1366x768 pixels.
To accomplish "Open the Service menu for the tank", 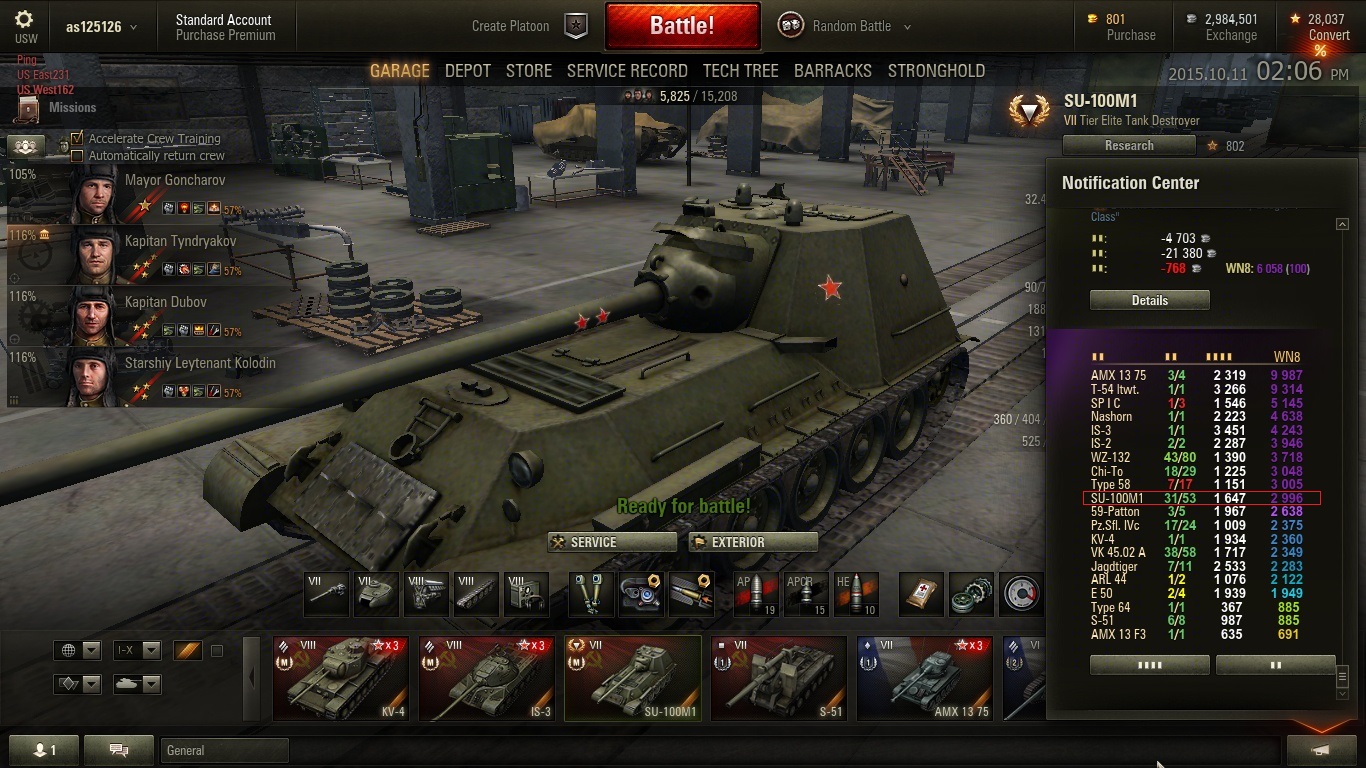I will click(612, 542).
